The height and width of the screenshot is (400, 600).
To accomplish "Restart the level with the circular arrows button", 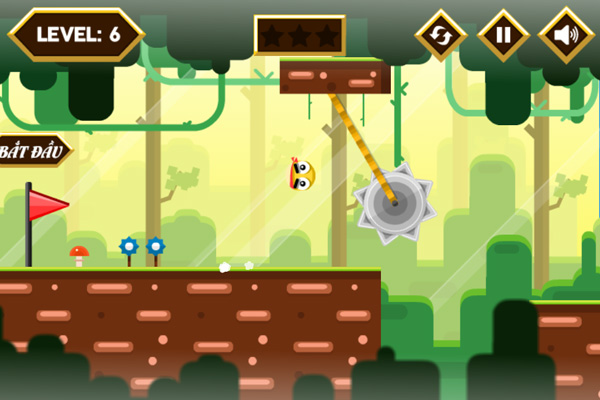I will pyautogui.click(x=441, y=36).
